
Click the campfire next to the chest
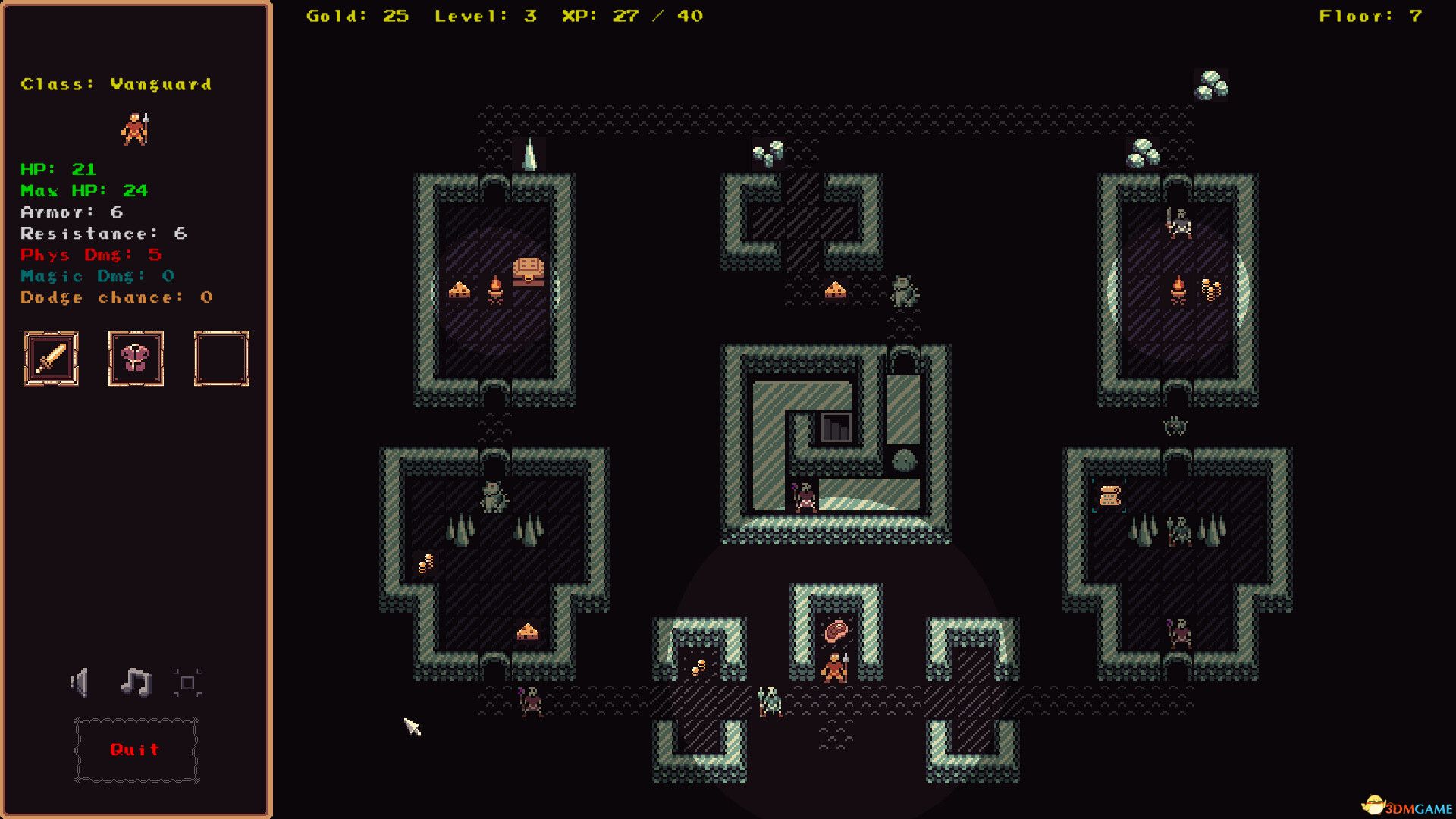click(x=494, y=287)
